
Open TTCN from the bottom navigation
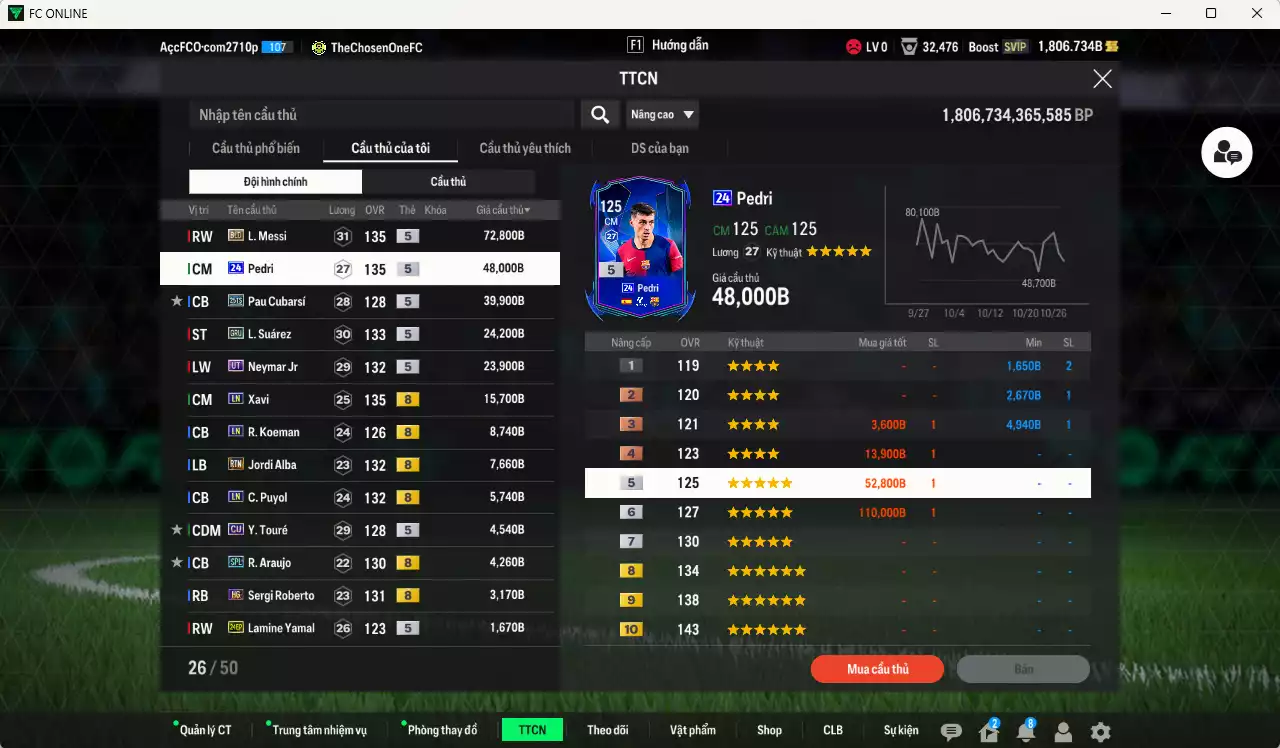coord(532,730)
